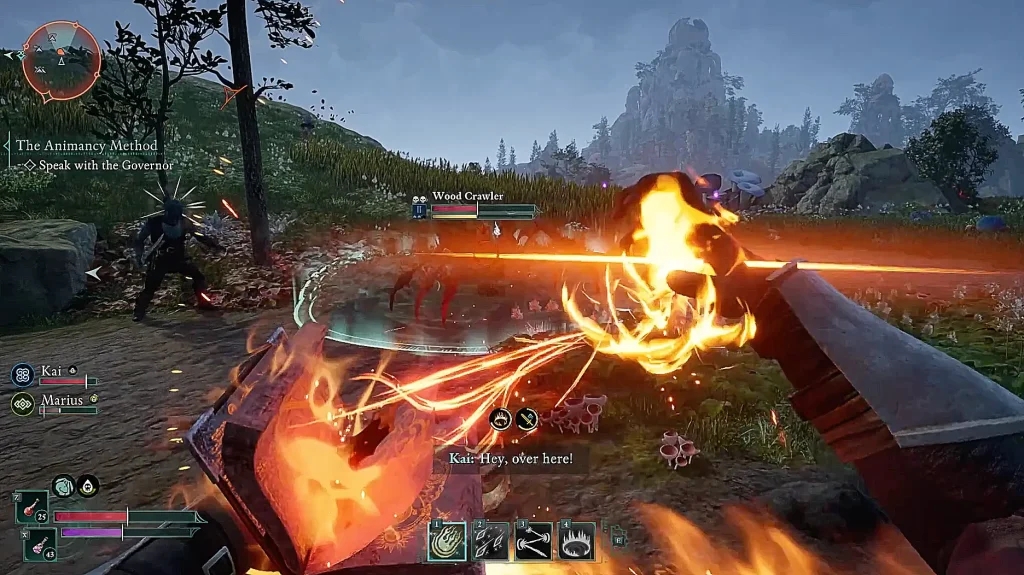This screenshot has width=1024, height=575.
Task: Click the teal shield buff icon
Action: 63,486
